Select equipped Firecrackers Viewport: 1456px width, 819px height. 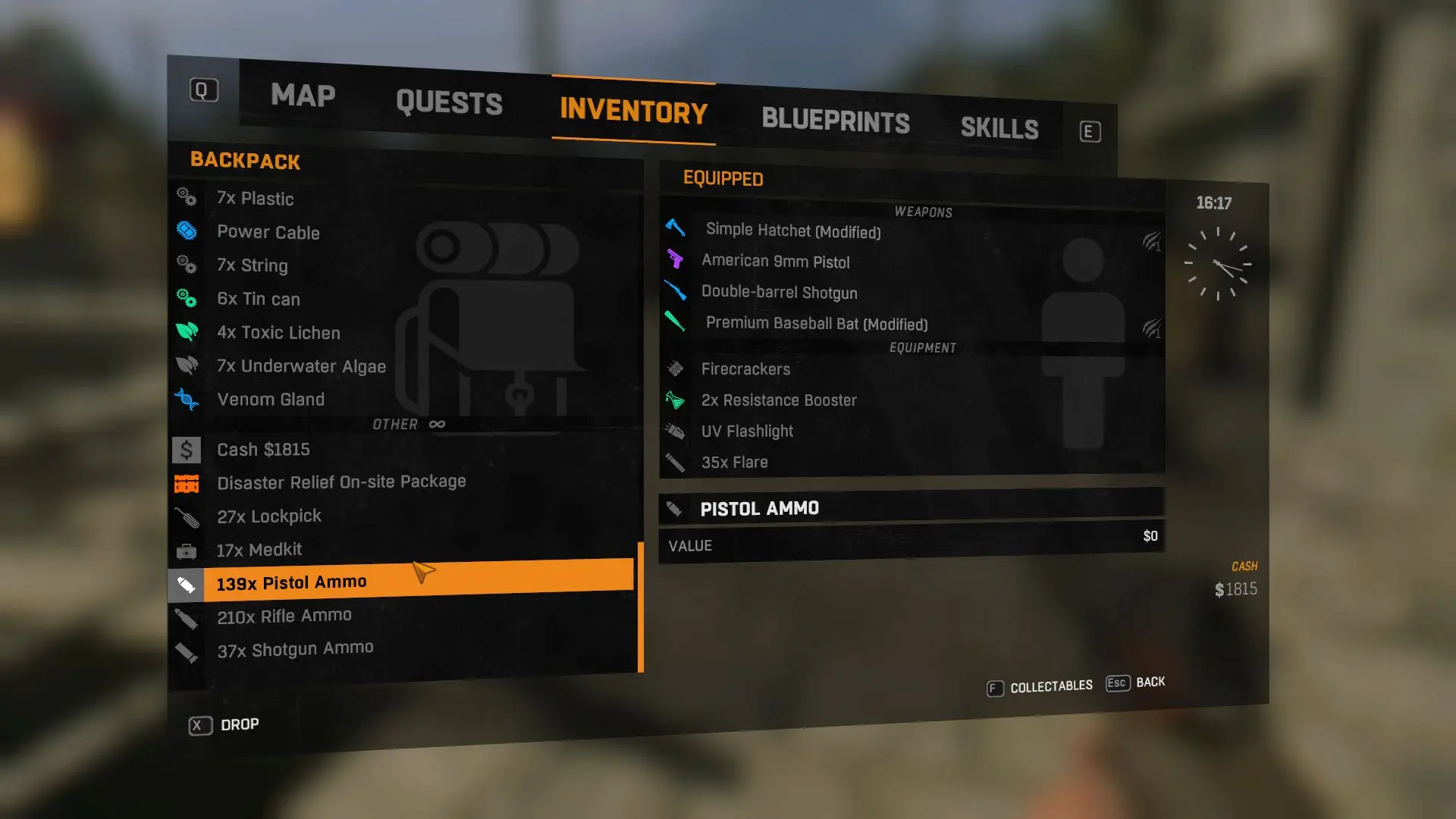point(745,369)
